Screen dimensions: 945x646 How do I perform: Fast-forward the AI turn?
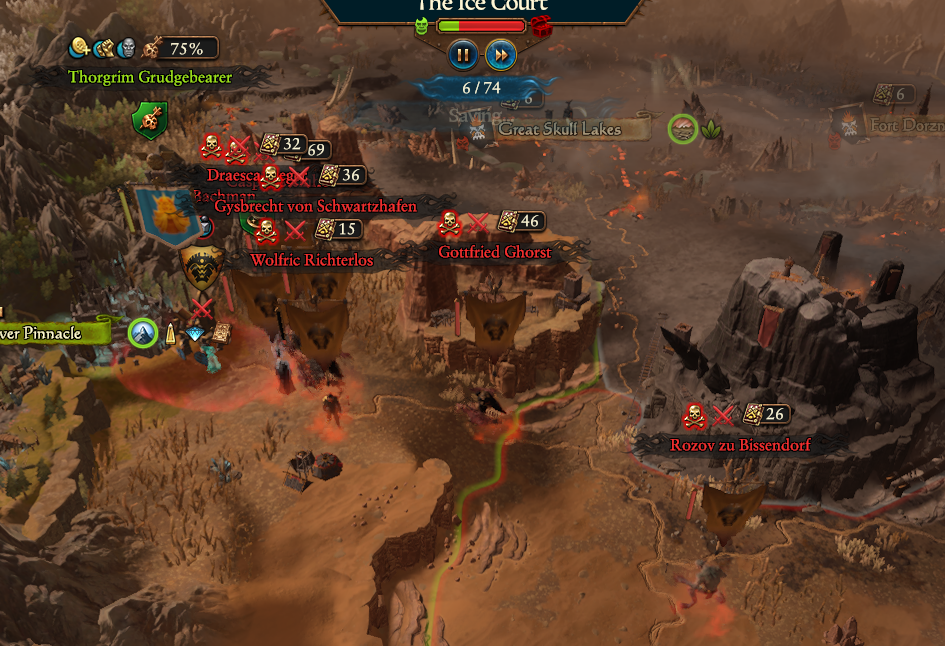[501, 55]
